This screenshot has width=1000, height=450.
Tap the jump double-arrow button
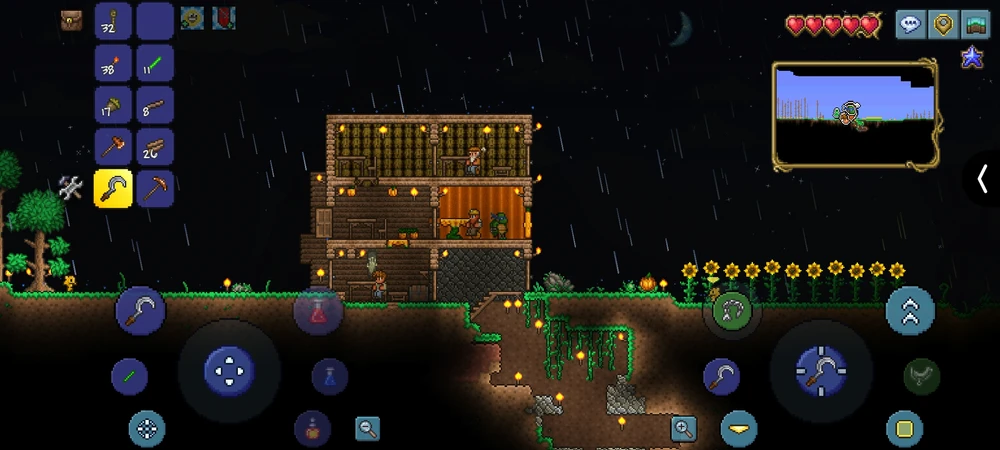tap(910, 310)
